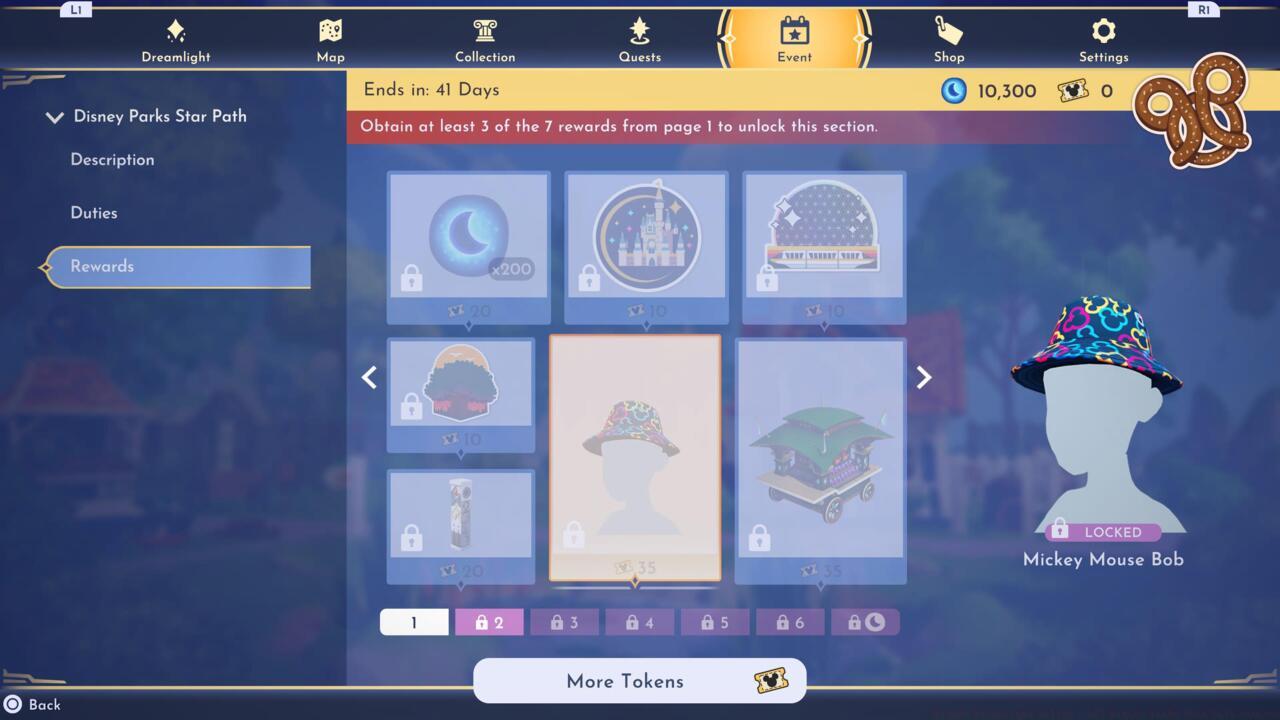Click the More Tokens button
1280x720 pixels.
639,681
